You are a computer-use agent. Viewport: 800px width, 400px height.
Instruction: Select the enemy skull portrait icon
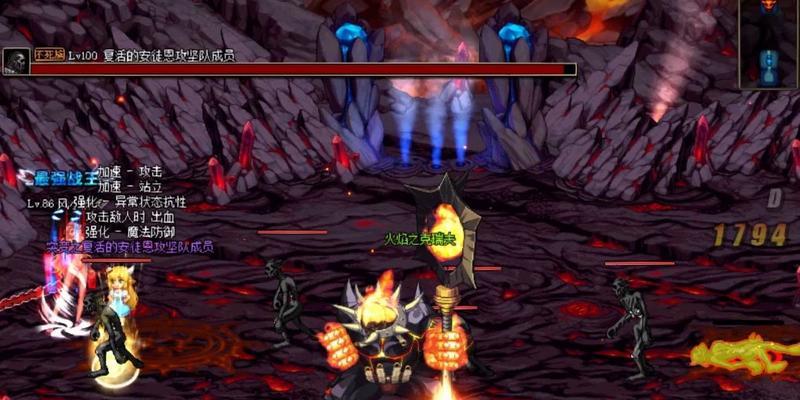(15, 62)
